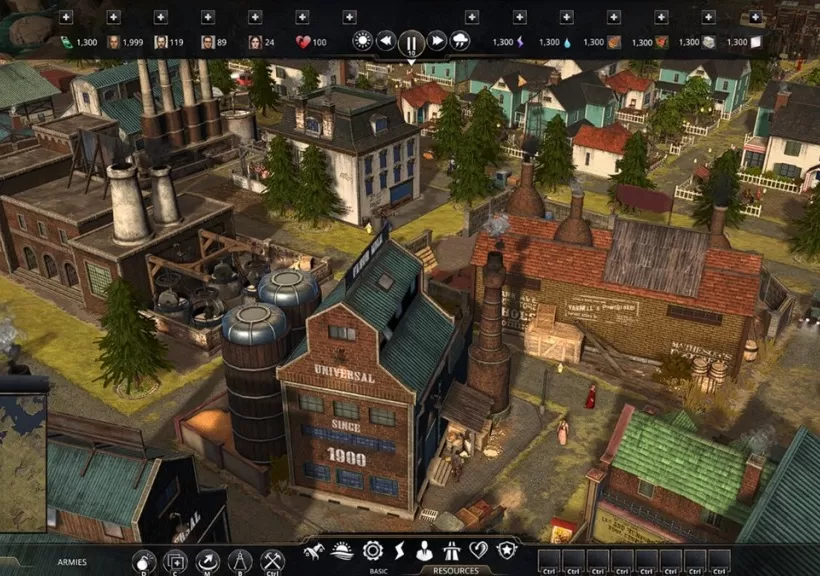Click the fast-forward speed arrow
The image size is (820, 576).
coord(437,41)
